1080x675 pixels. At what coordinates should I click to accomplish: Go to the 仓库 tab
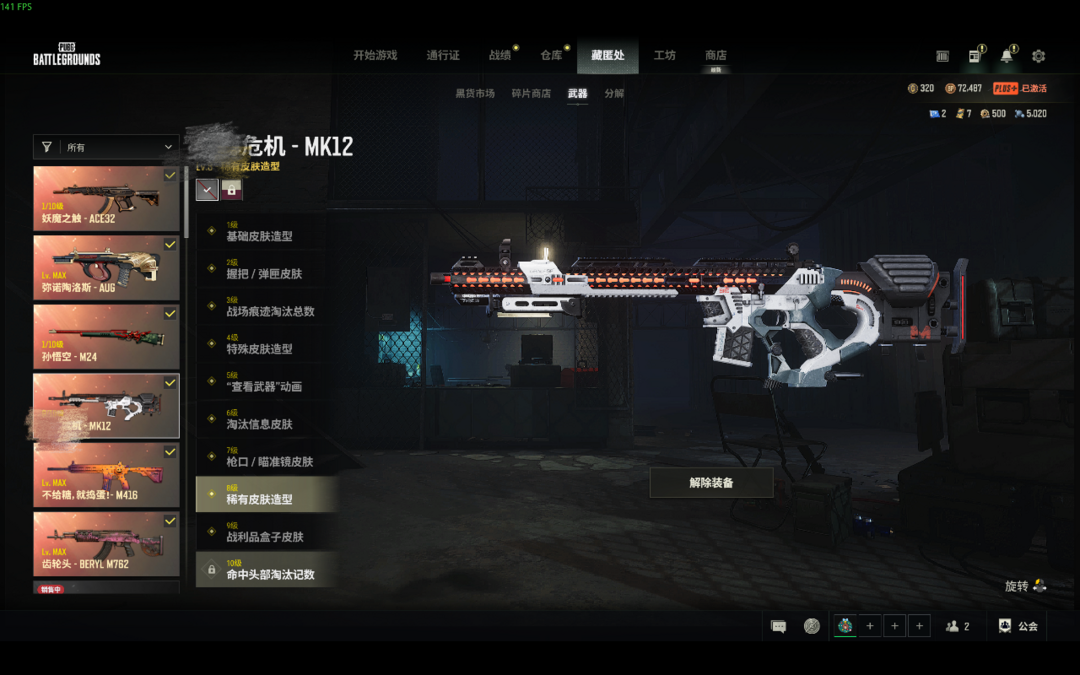(x=552, y=56)
